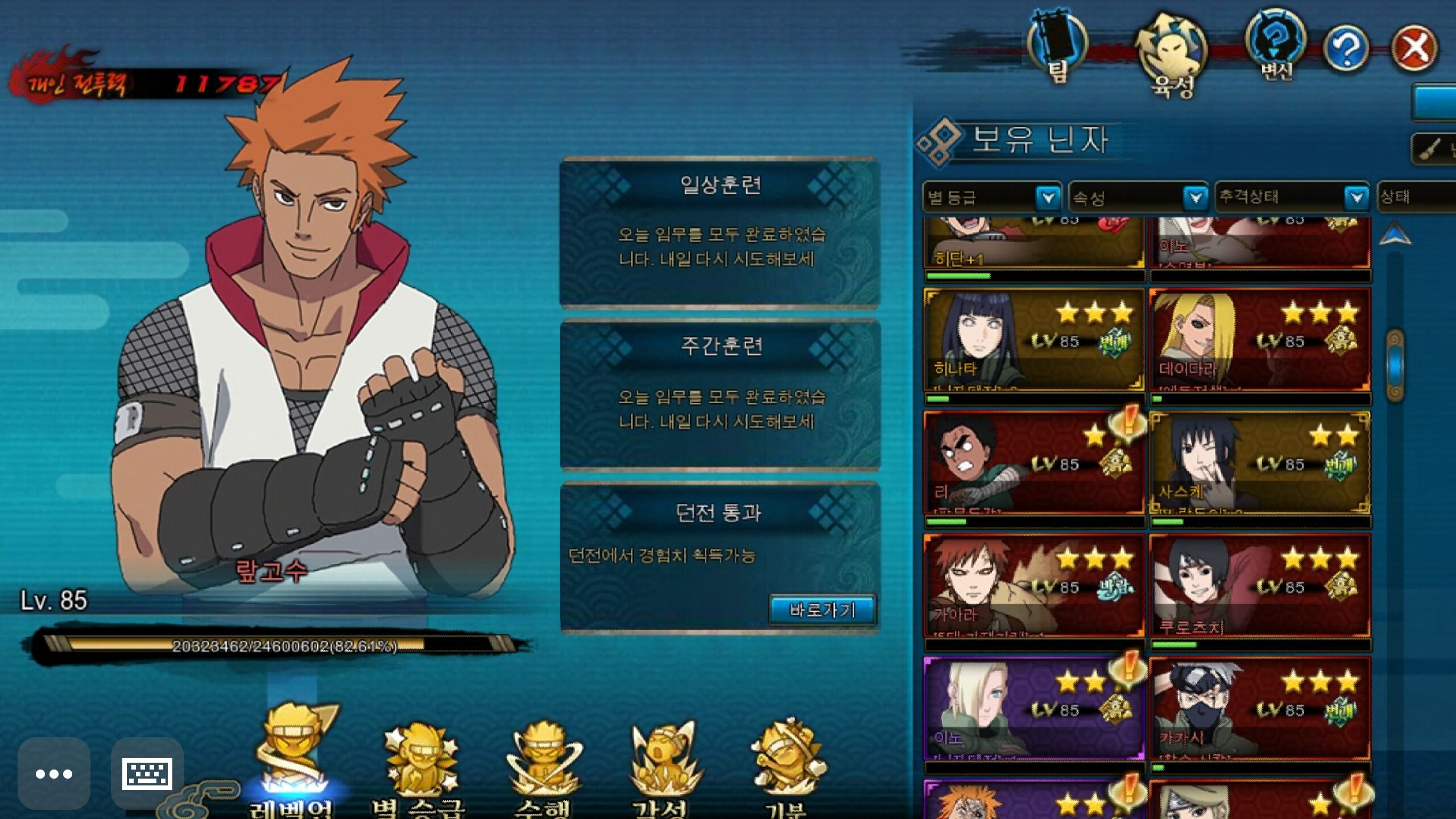Pick the 사스케 (Sasuke) ninja card
Screen dimensions: 1456x819
pyautogui.click(x=1259, y=462)
